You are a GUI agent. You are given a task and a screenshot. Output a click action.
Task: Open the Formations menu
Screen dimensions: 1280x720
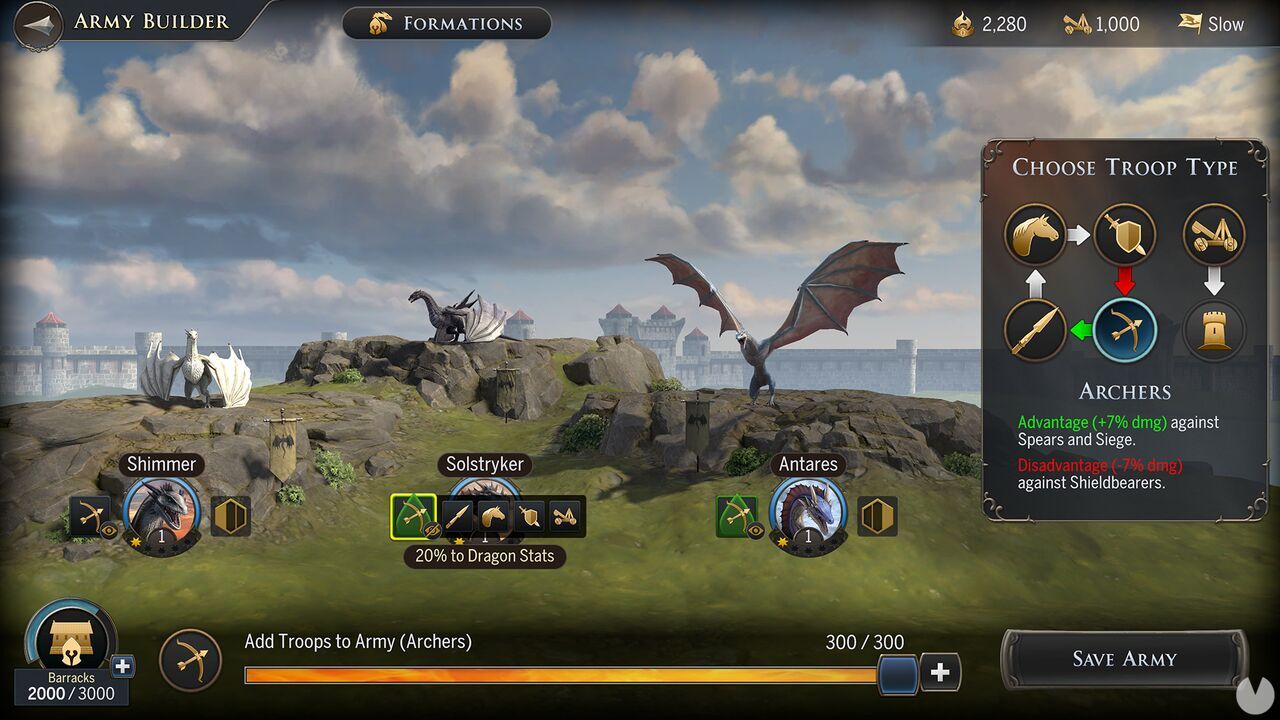[446, 23]
